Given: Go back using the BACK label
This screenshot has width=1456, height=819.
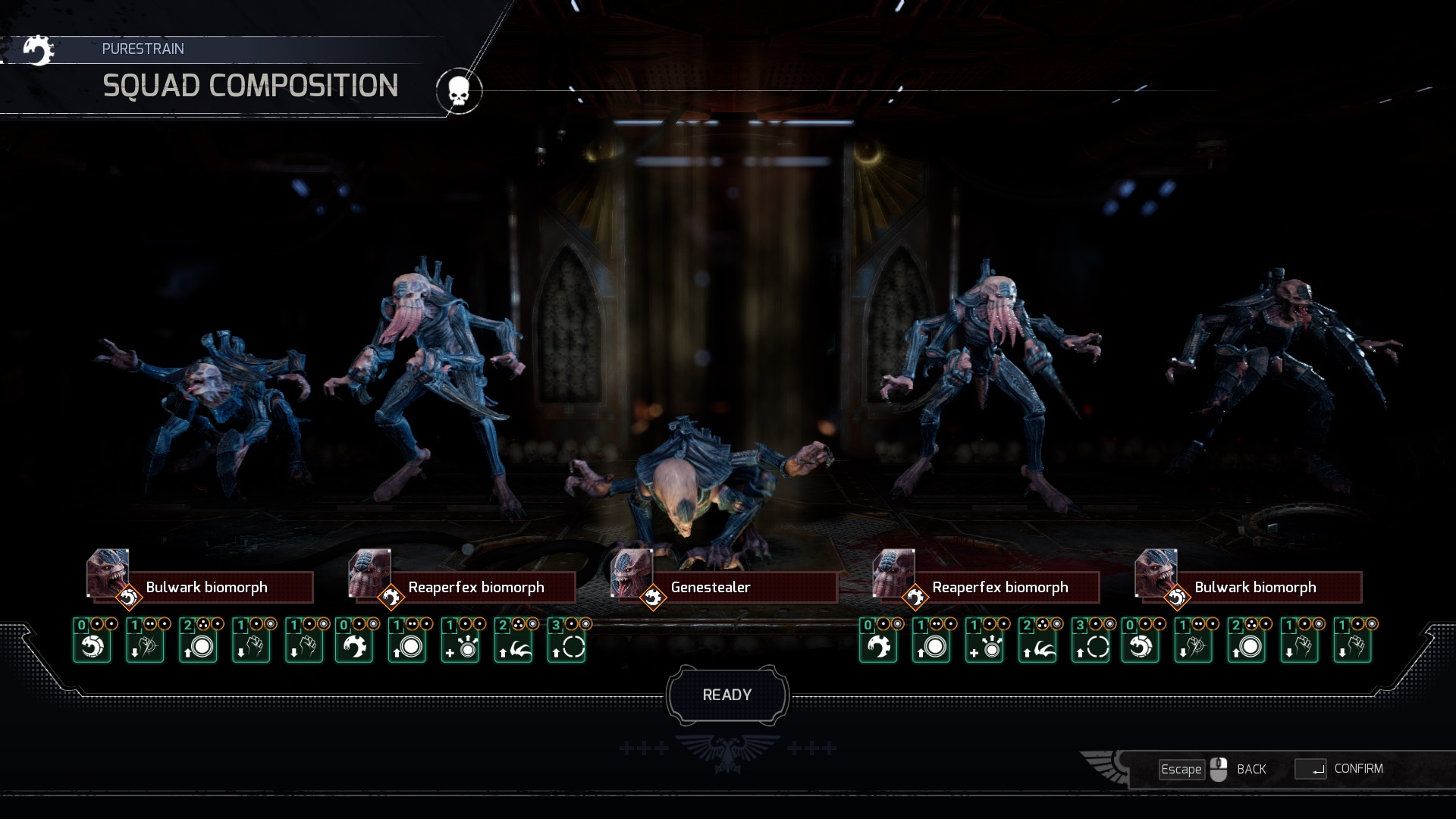Looking at the screenshot, I should click(1251, 769).
